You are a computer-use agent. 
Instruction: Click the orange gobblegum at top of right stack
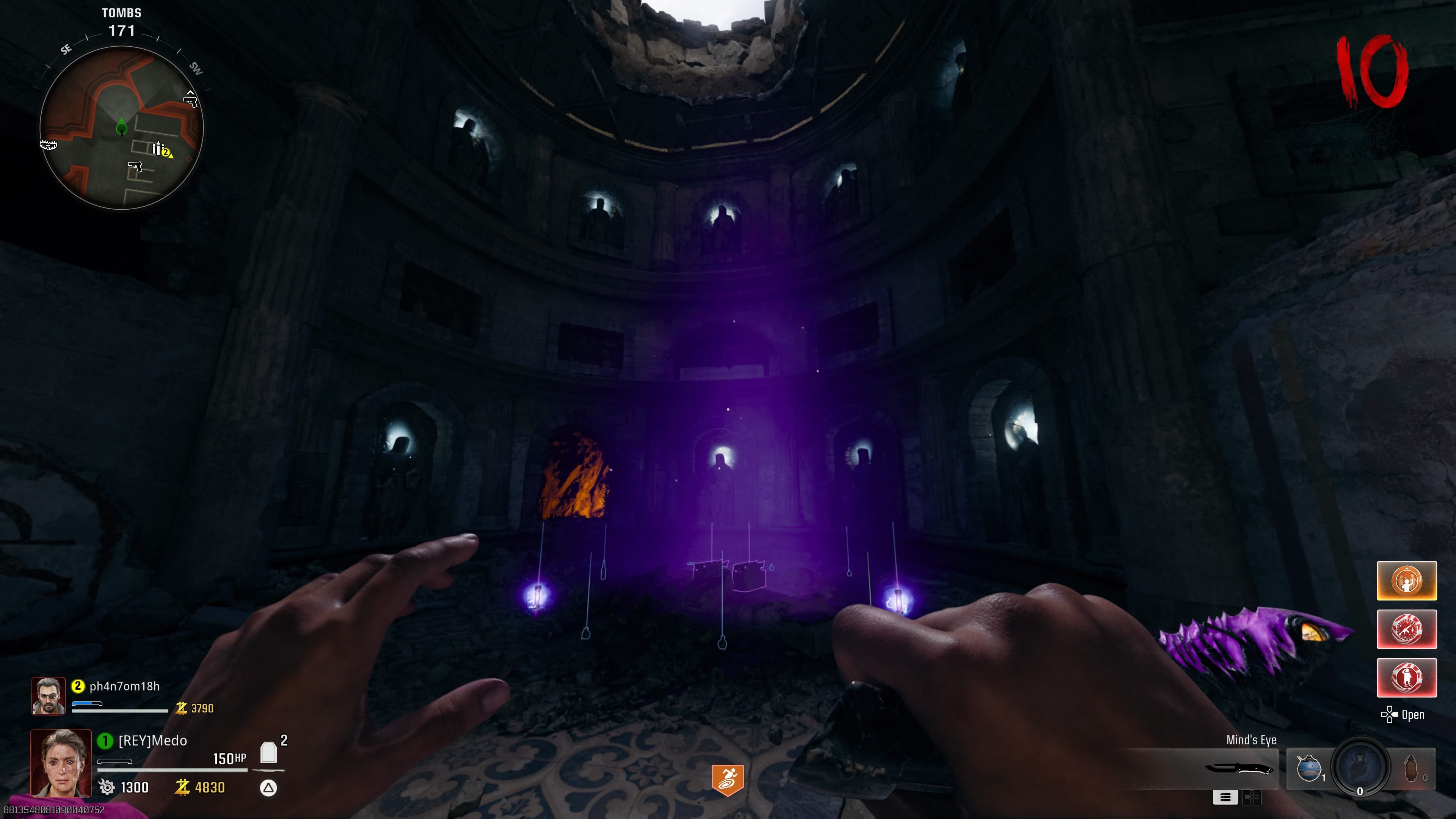coord(1407,581)
